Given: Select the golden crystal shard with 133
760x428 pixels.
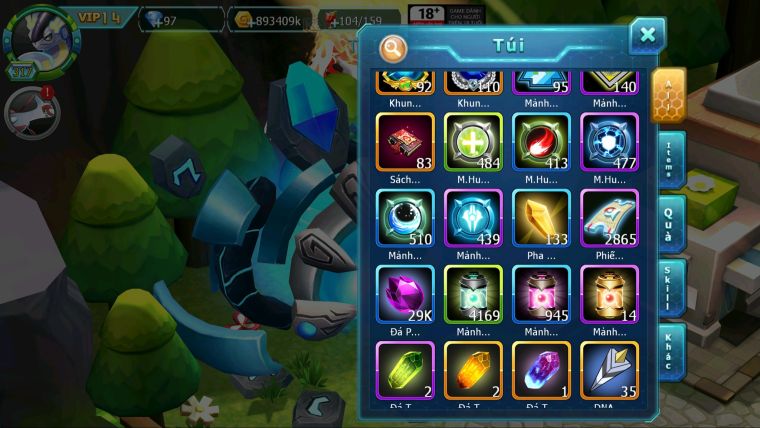Looking at the screenshot, I should (x=541, y=218).
